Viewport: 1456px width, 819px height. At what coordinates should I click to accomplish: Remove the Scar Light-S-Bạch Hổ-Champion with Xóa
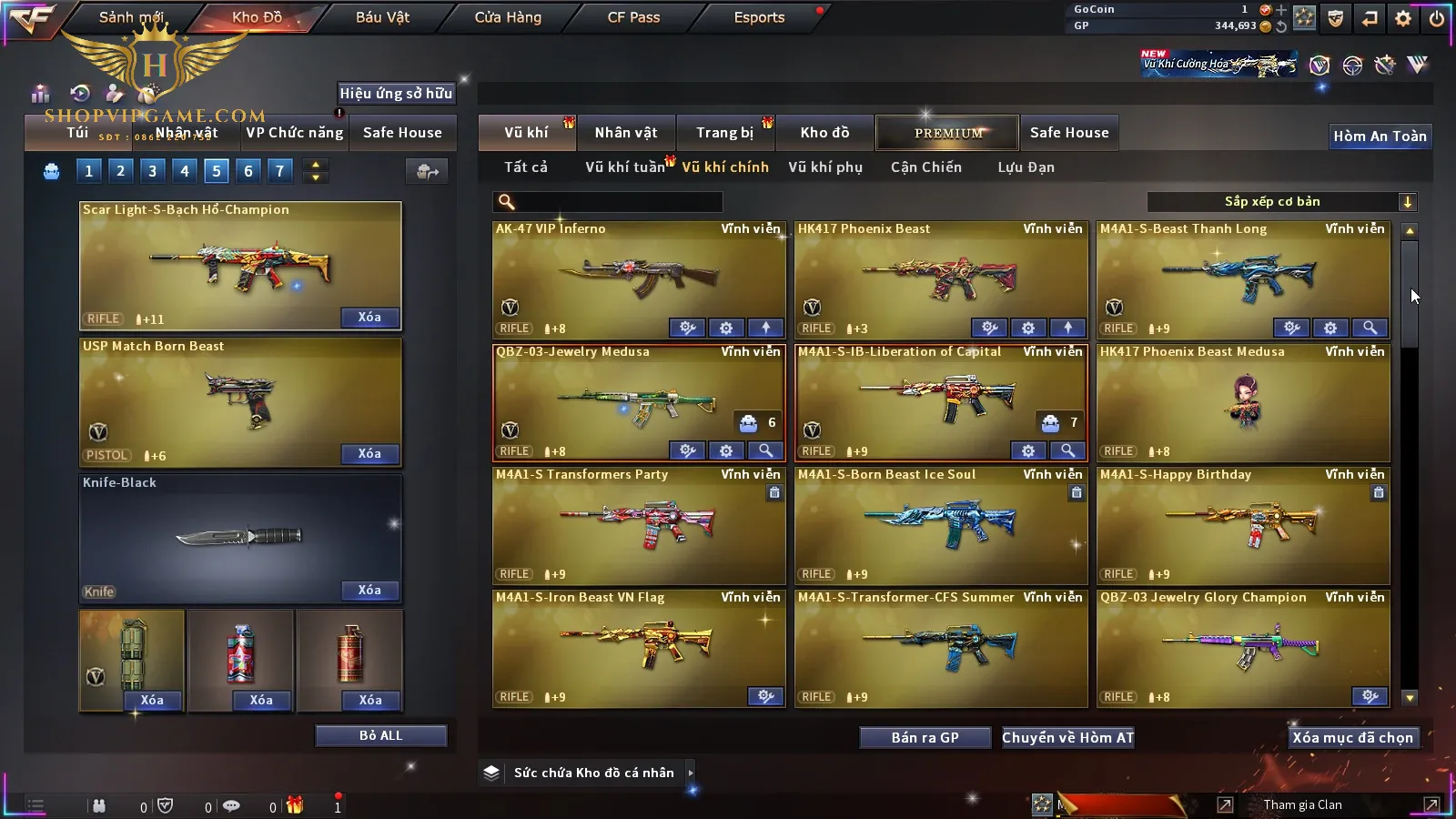369,318
